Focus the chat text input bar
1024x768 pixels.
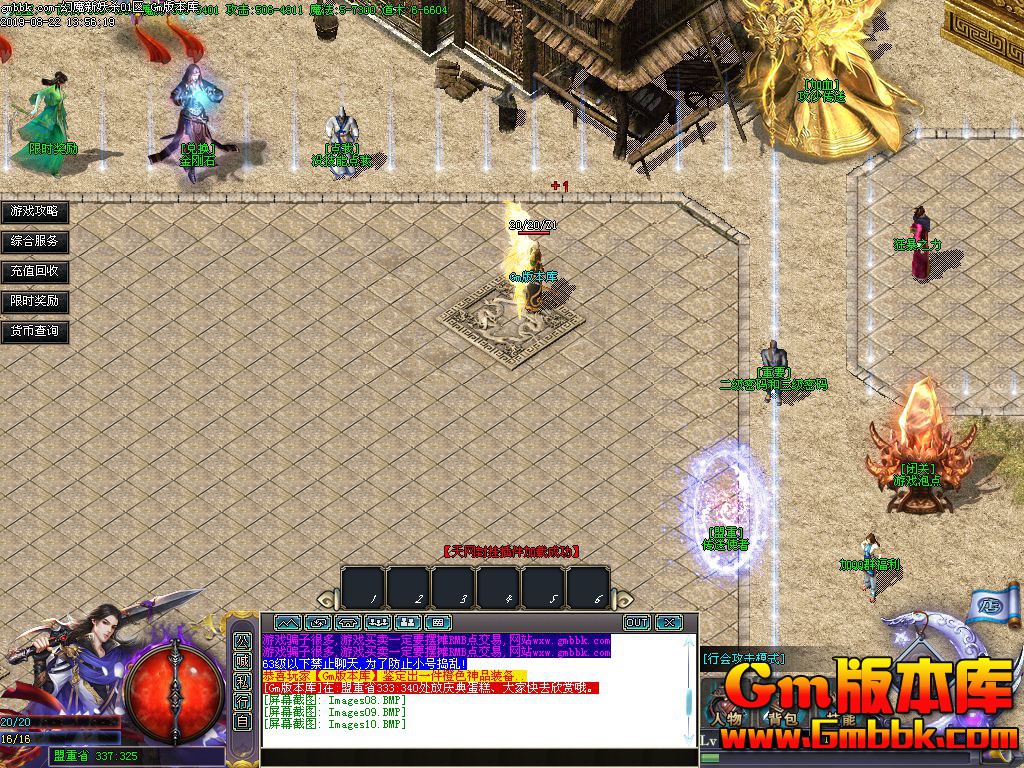pos(478,758)
